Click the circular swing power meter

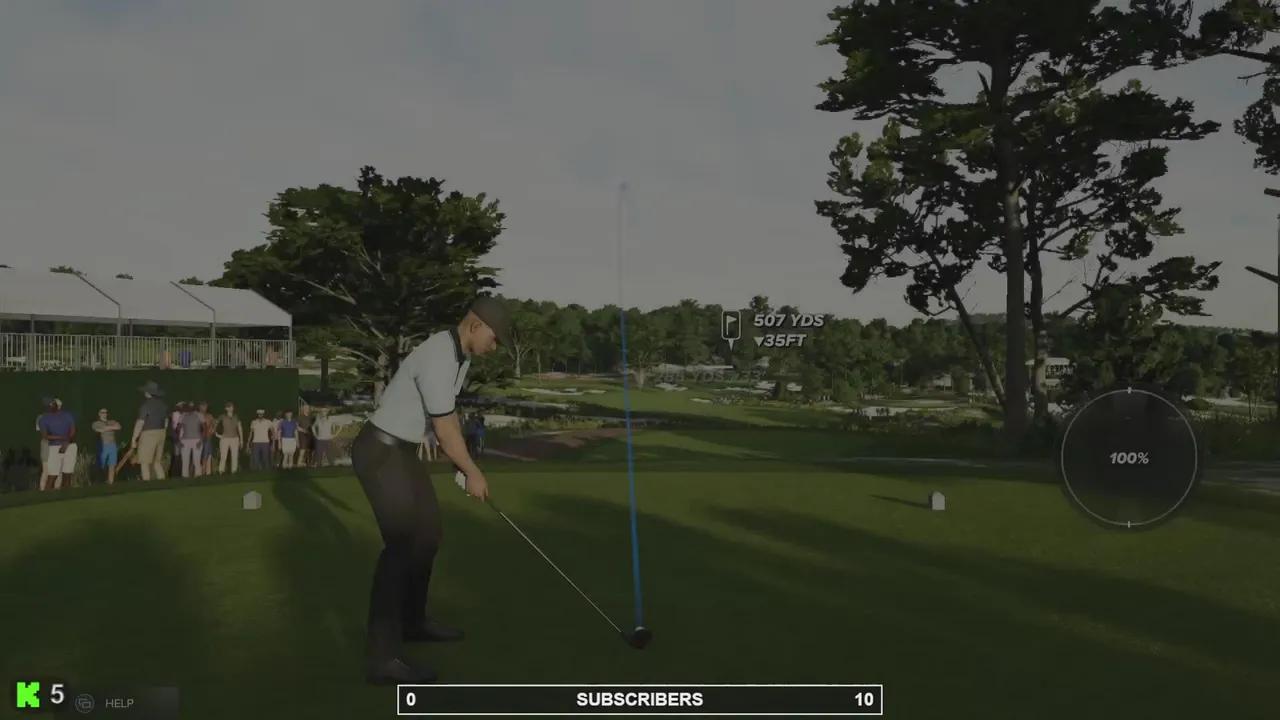pyautogui.click(x=1128, y=458)
